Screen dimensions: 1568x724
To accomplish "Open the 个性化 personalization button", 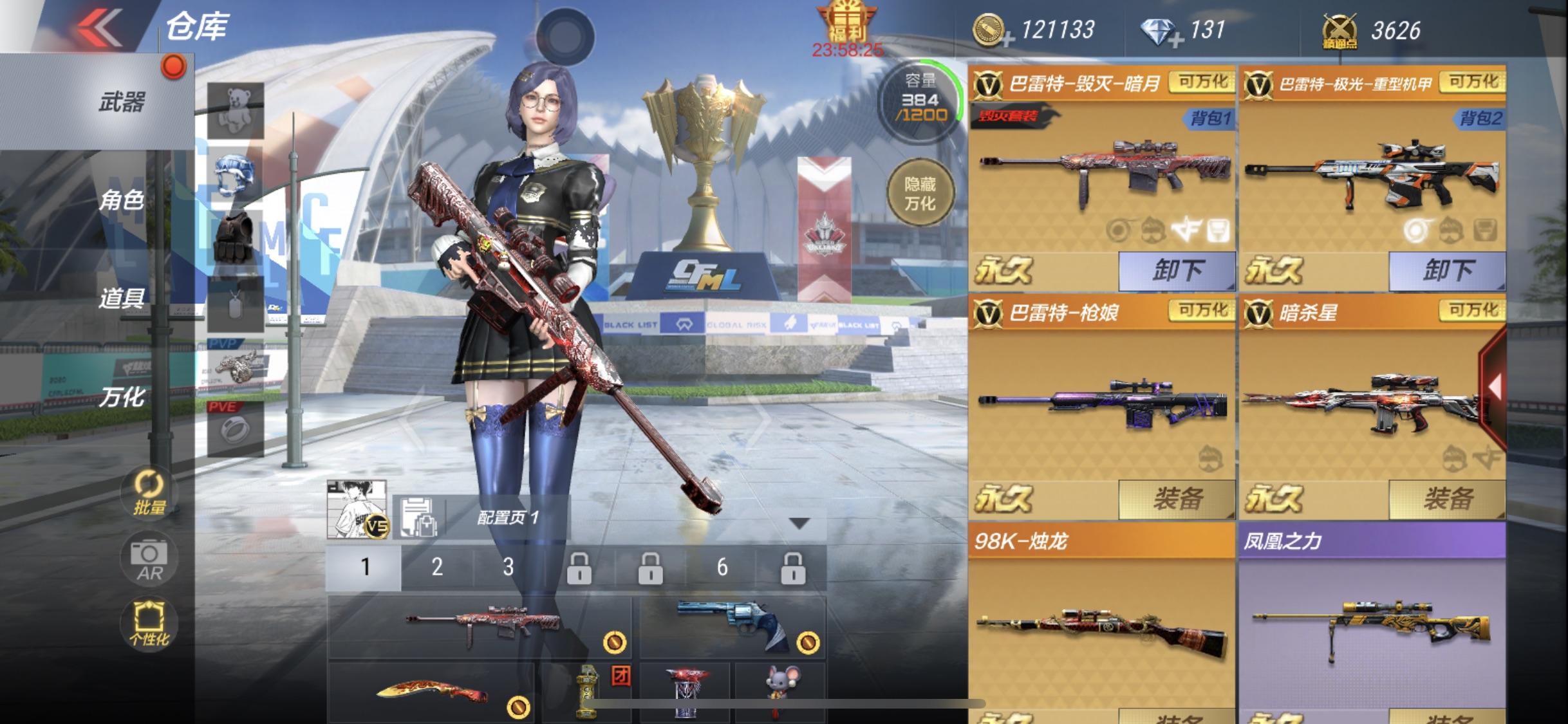I will [149, 623].
